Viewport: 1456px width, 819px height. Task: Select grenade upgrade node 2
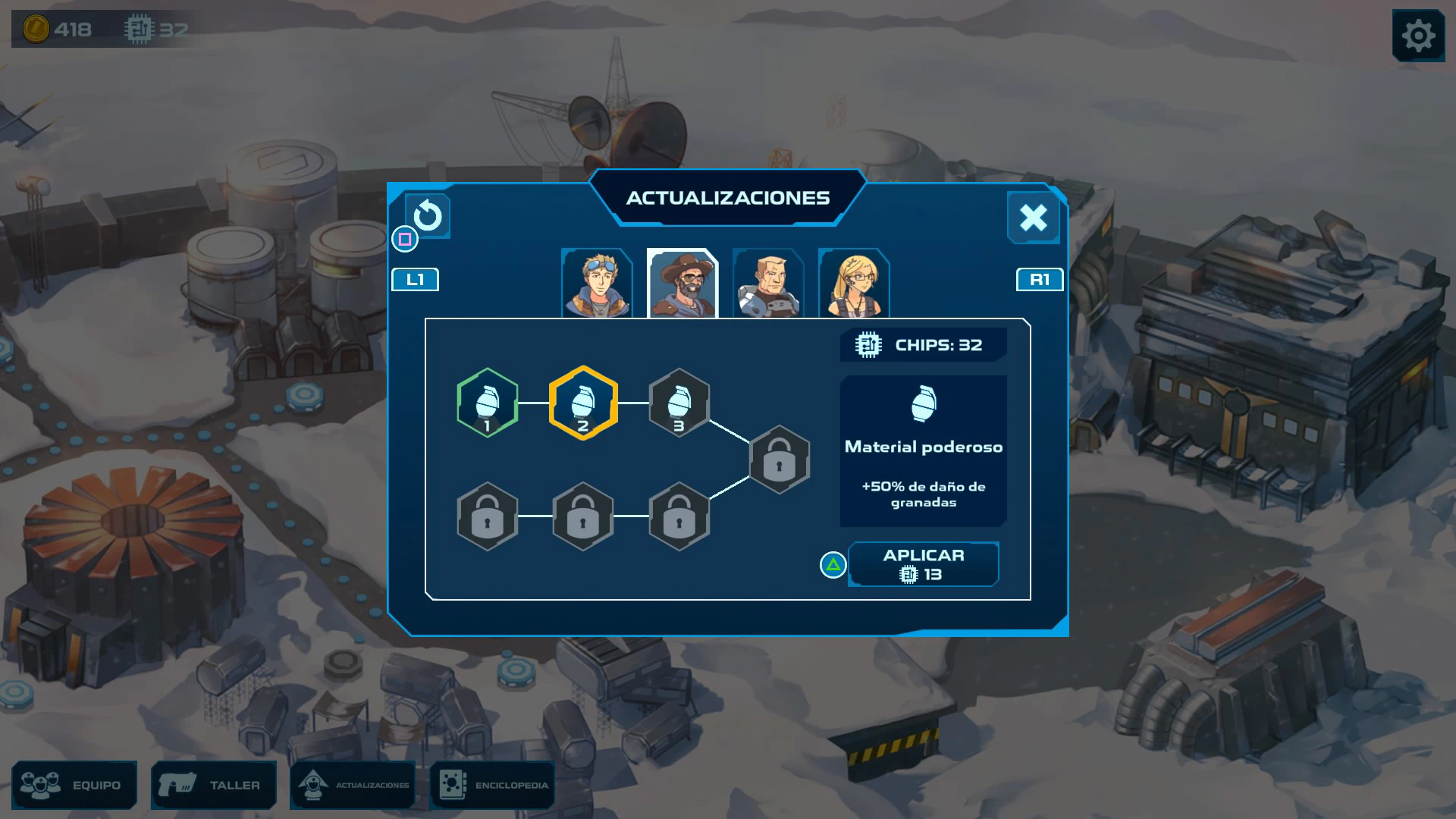[583, 403]
